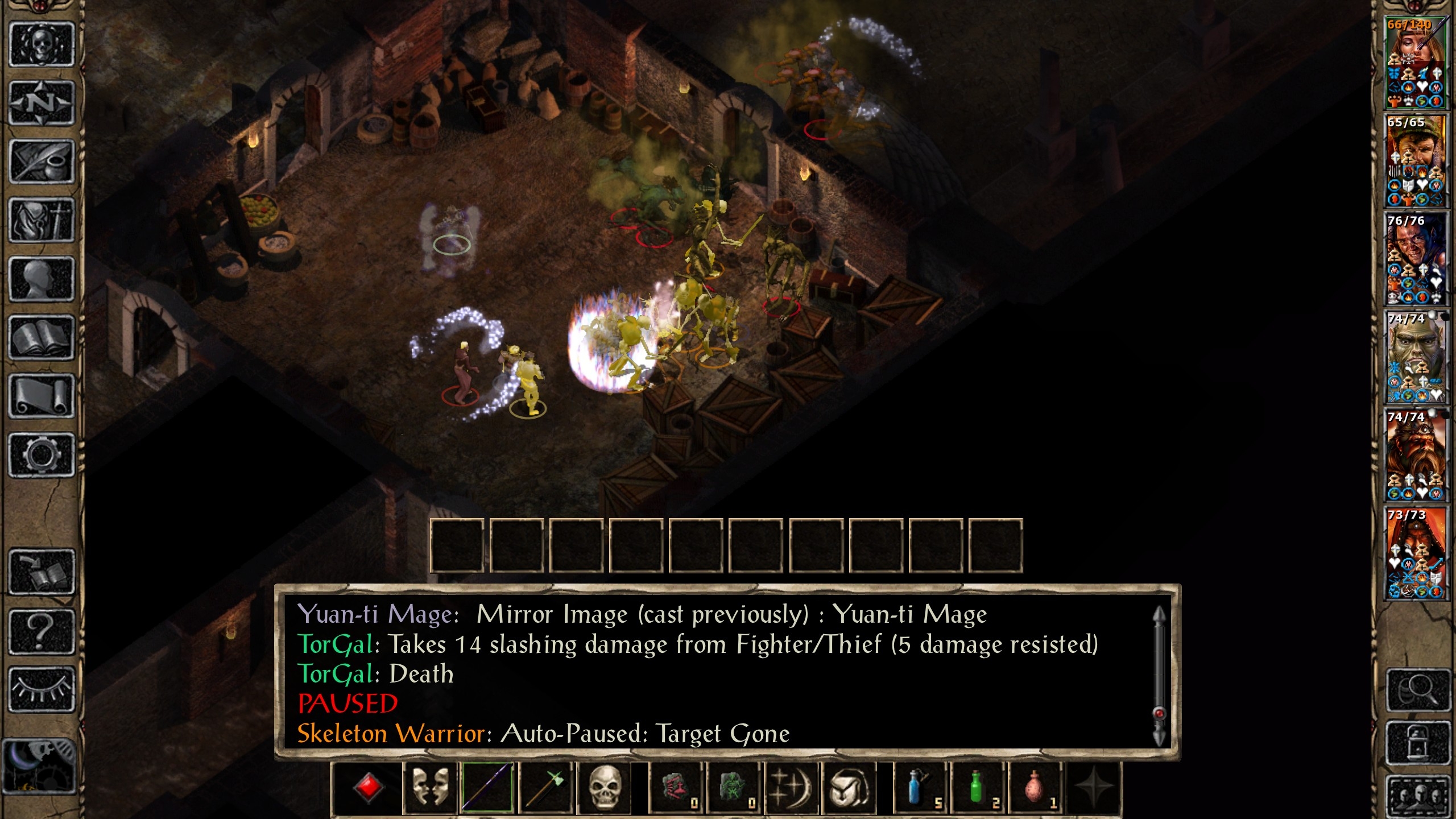Viewport: 1456px width, 819px height.
Task: Open the journal quill and inkwell button
Action: 42,162
